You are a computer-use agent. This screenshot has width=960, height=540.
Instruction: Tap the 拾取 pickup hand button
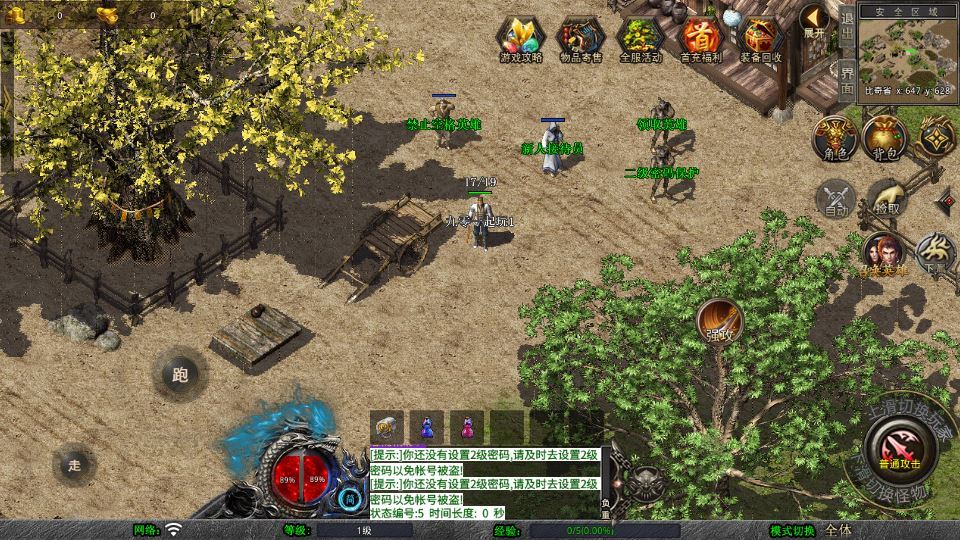(x=886, y=198)
